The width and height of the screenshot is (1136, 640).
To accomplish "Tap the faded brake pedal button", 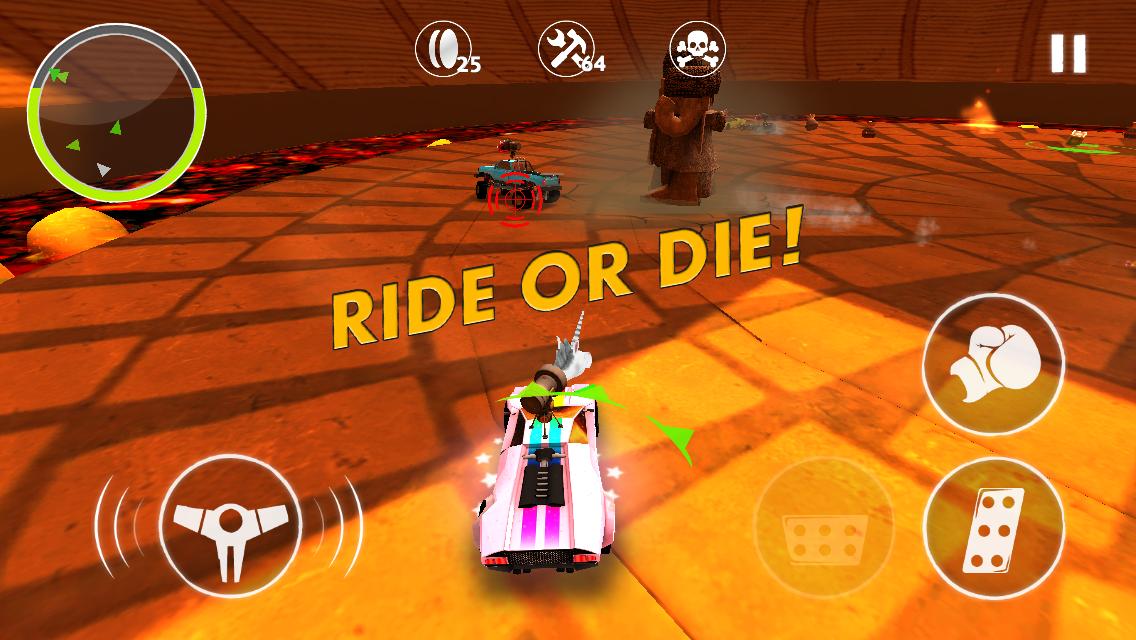I will click(823, 528).
